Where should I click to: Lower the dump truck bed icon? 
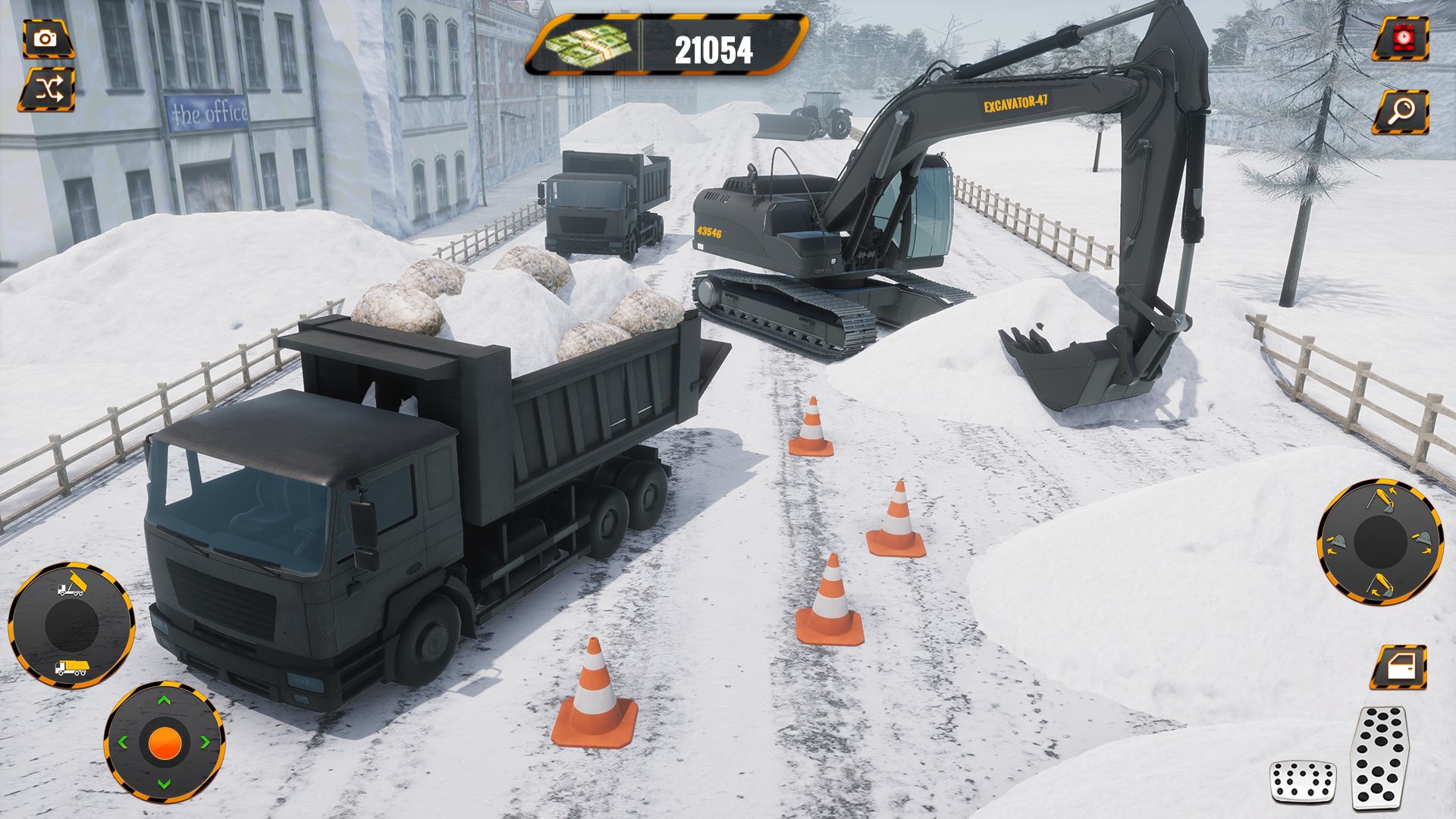[x=71, y=668]
